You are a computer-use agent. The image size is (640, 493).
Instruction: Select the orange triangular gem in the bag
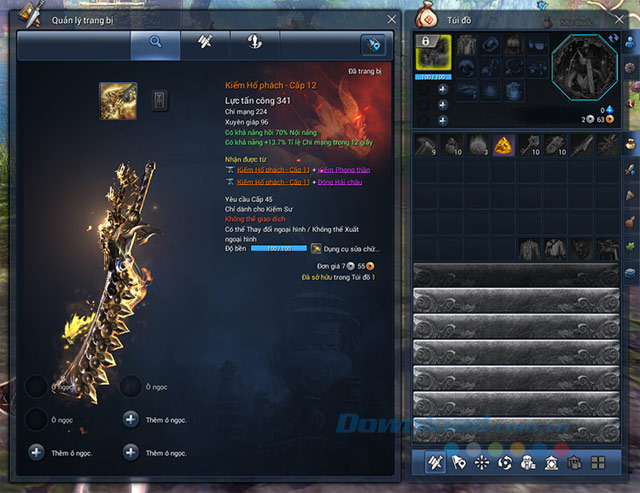click(503, 146)
